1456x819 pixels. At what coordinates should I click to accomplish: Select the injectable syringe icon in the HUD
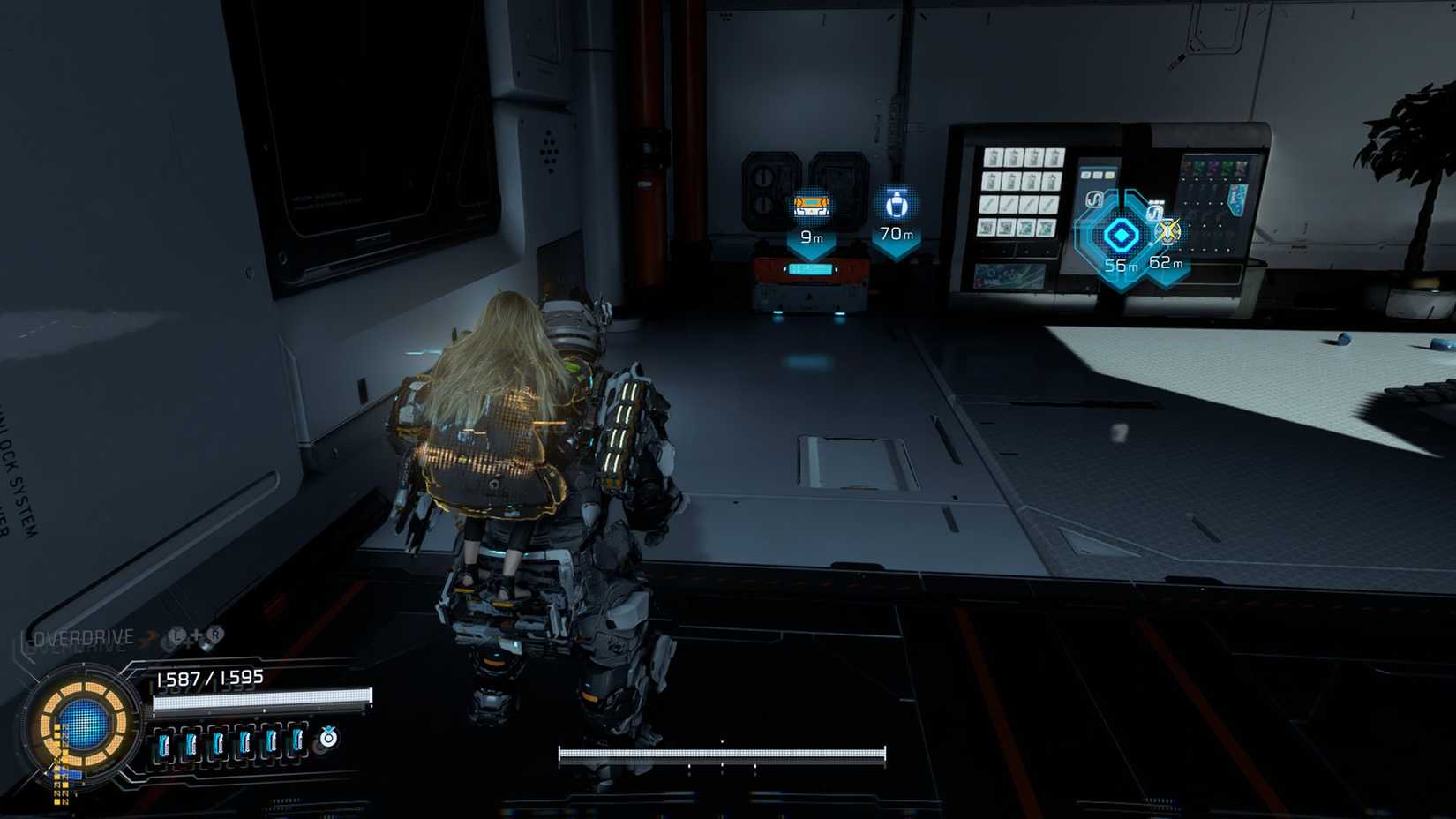coord(328,738)
